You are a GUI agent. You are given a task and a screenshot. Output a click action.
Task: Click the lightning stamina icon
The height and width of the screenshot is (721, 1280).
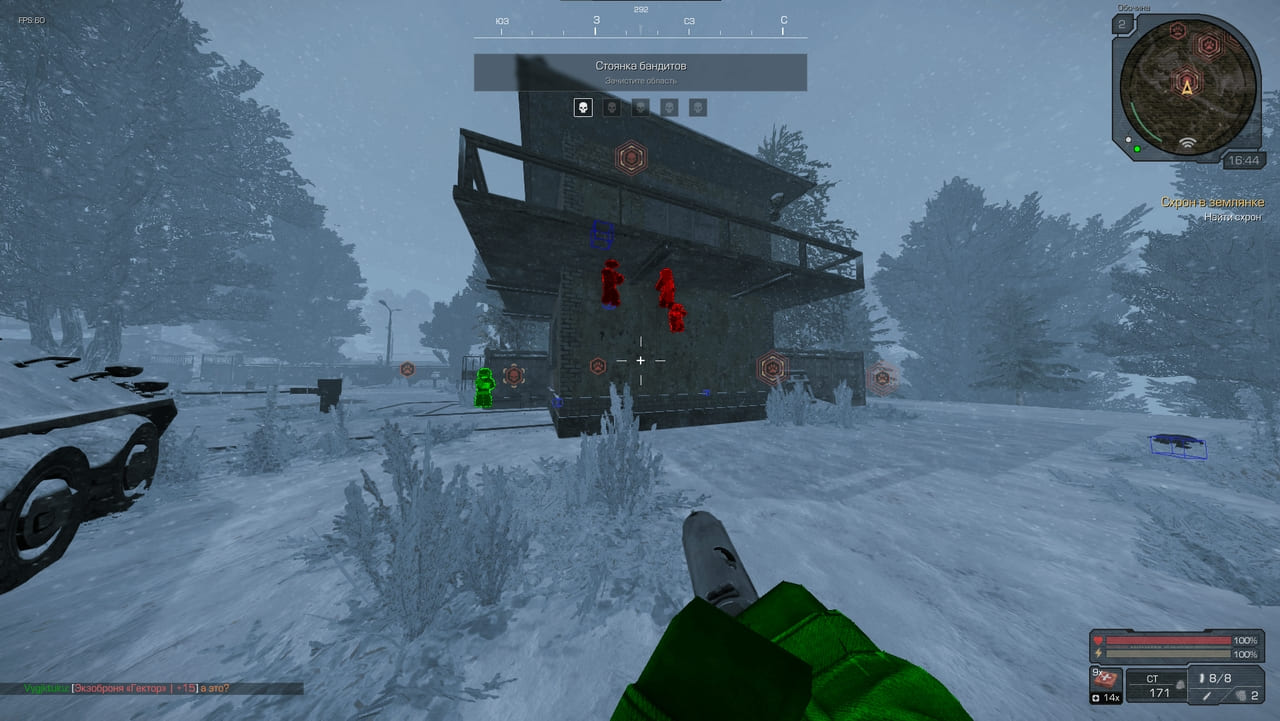[x=1098, y=653]
